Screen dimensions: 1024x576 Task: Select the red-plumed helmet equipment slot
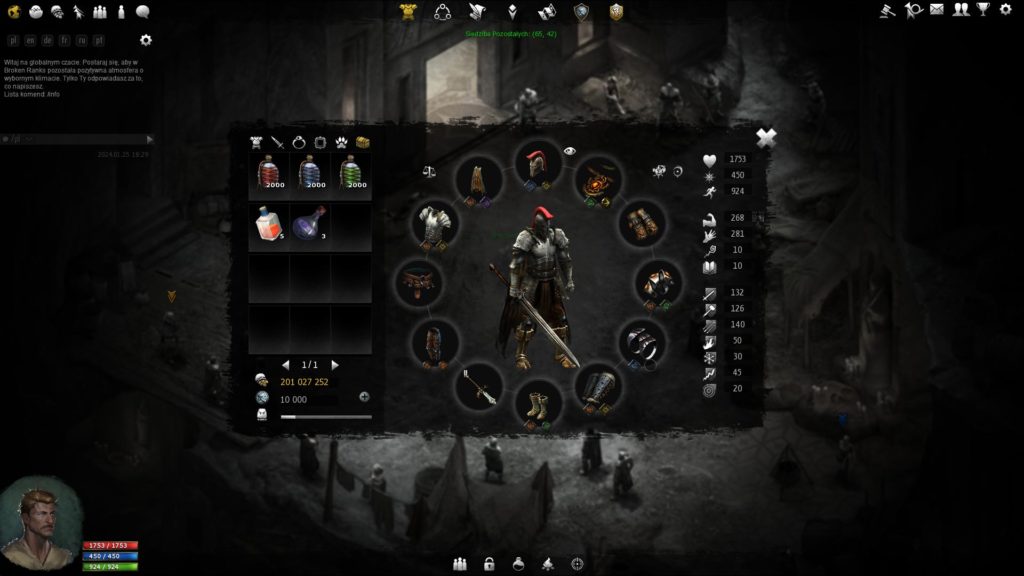(x=538, y=166)
